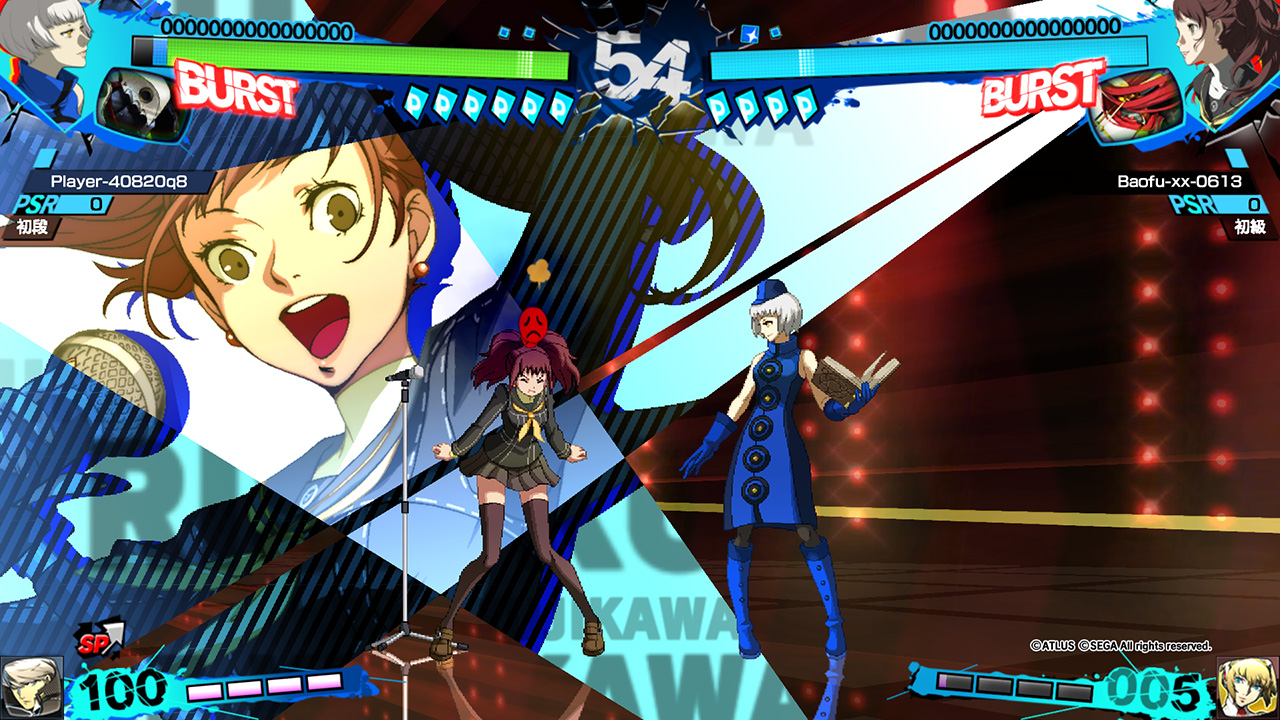
Task: Click the right player's BURST icon
Action: 1042,89
